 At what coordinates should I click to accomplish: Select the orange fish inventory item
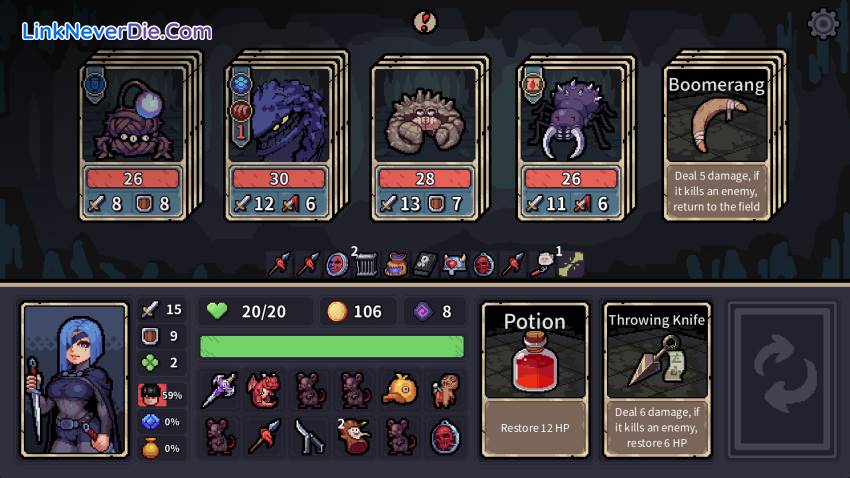(x=400, y=391)
